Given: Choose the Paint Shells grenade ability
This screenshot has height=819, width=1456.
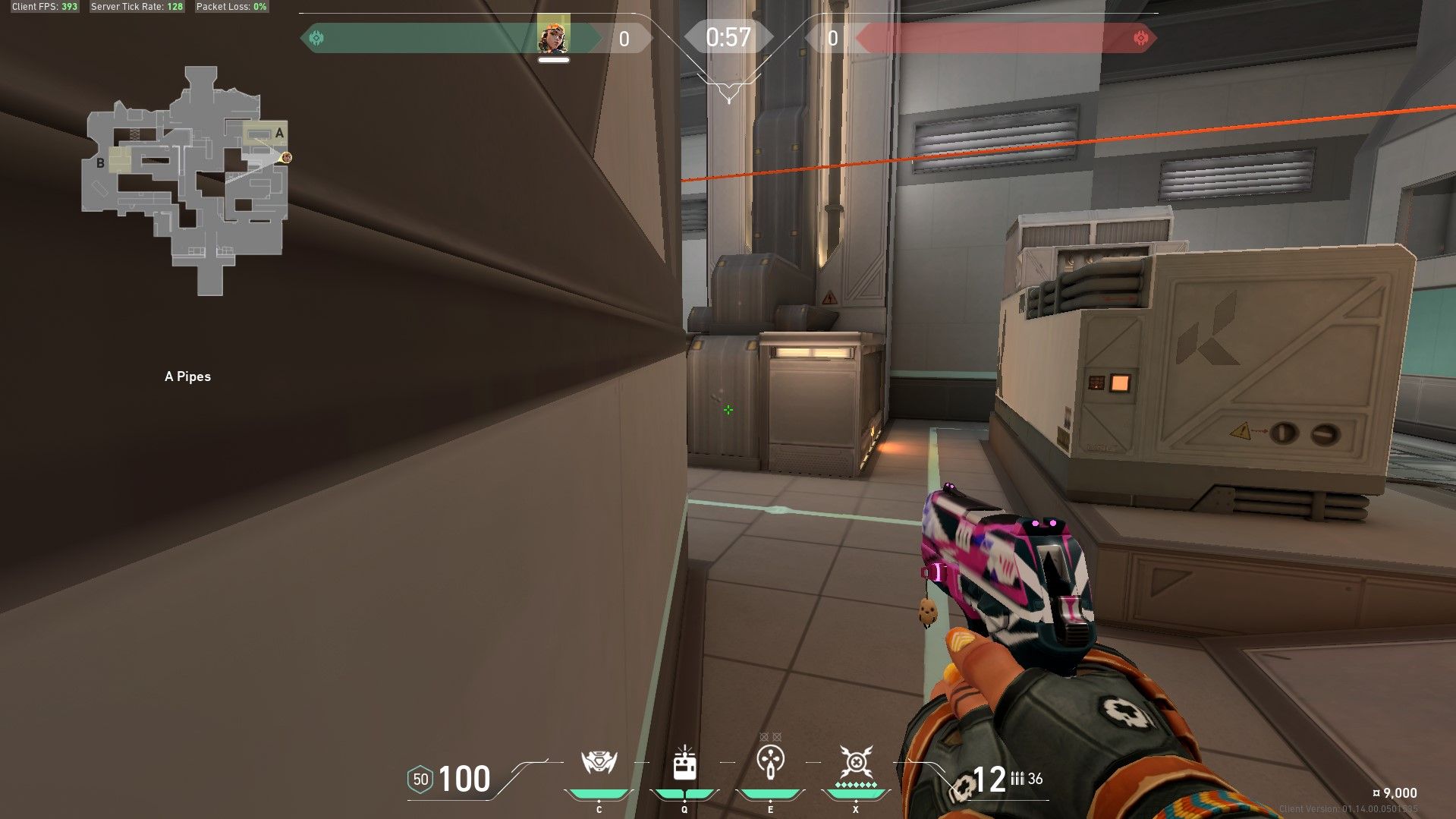Looking at the screenshot, I should point(770,762).
